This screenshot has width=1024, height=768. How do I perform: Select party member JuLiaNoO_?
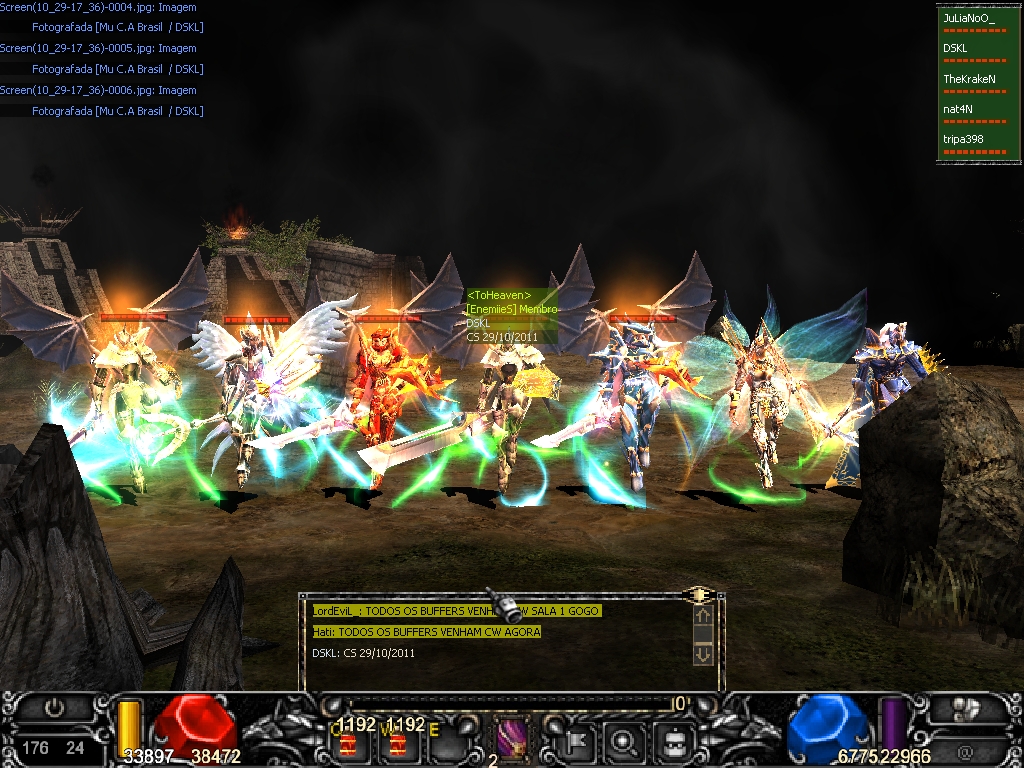coord(969,18)
